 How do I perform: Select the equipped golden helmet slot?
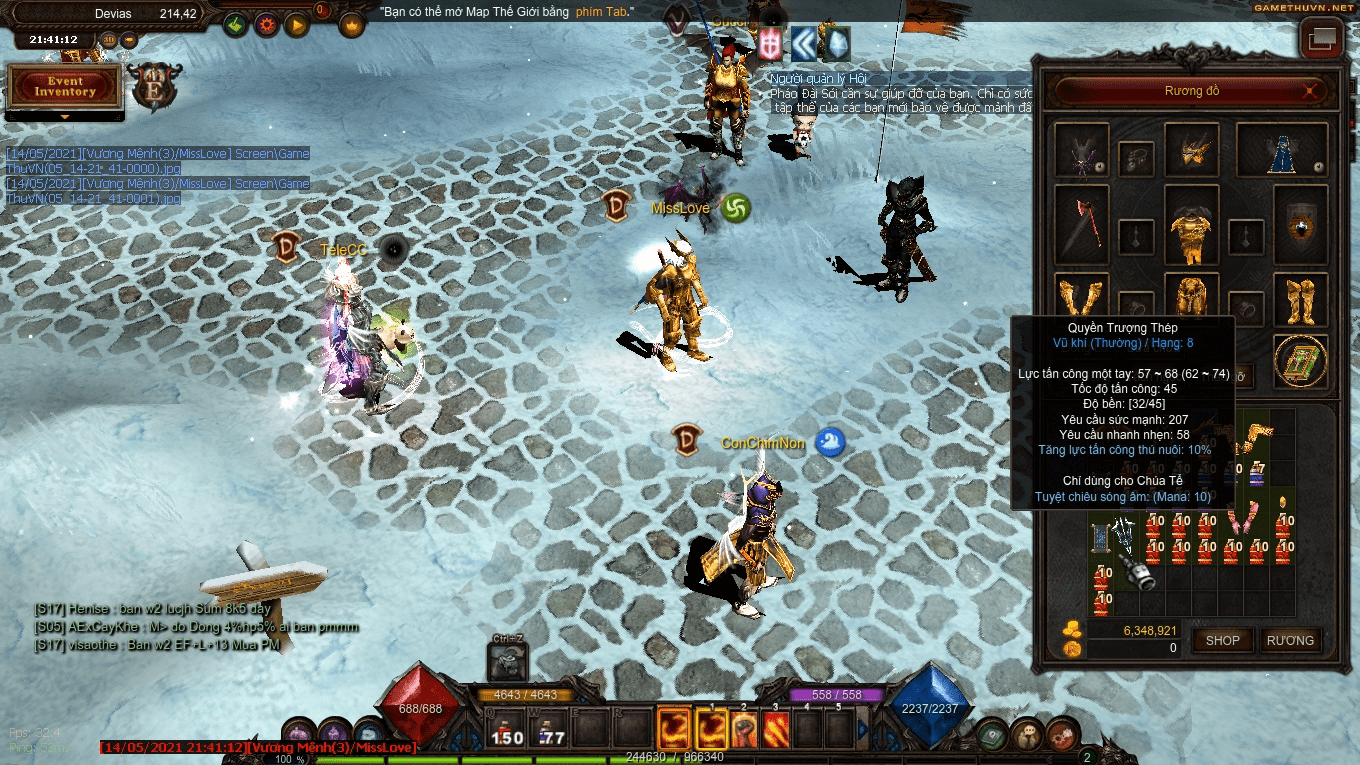tap(1191, 150)
